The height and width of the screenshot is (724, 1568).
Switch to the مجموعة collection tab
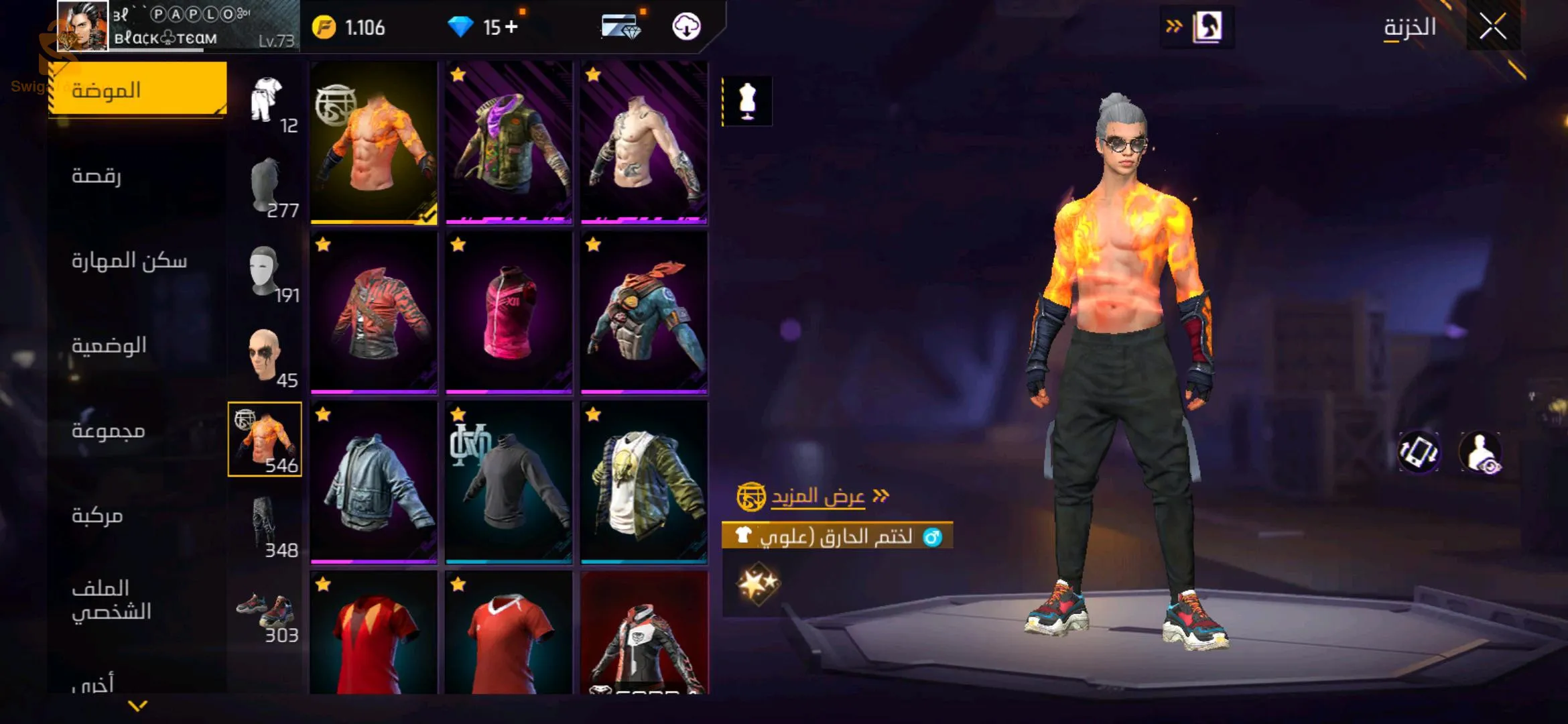pos(109,431)
